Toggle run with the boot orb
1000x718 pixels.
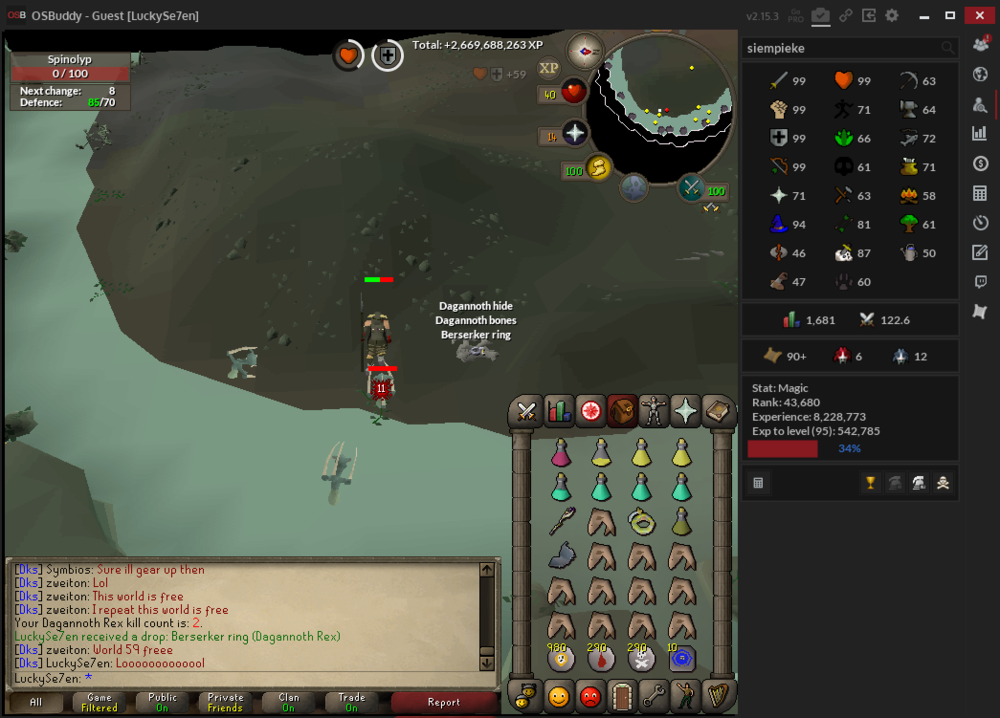598,169
